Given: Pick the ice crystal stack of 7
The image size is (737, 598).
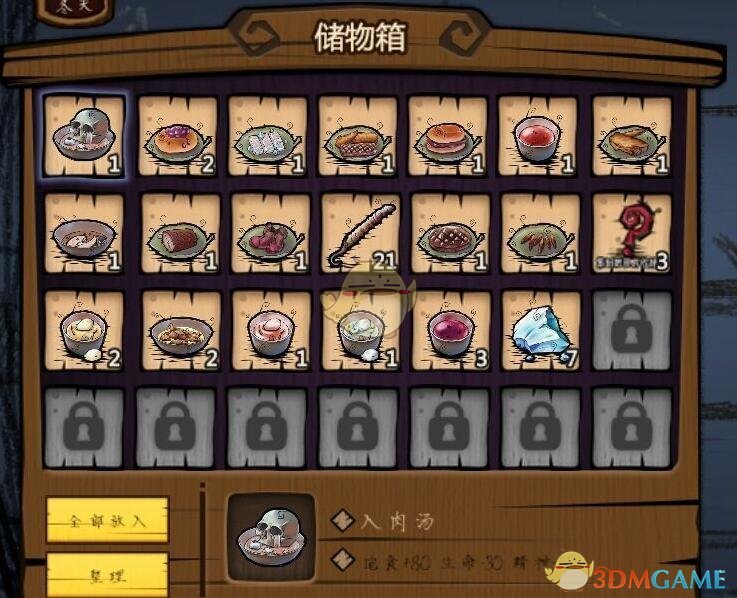Looking at the screenshot, I should point(538,331).
